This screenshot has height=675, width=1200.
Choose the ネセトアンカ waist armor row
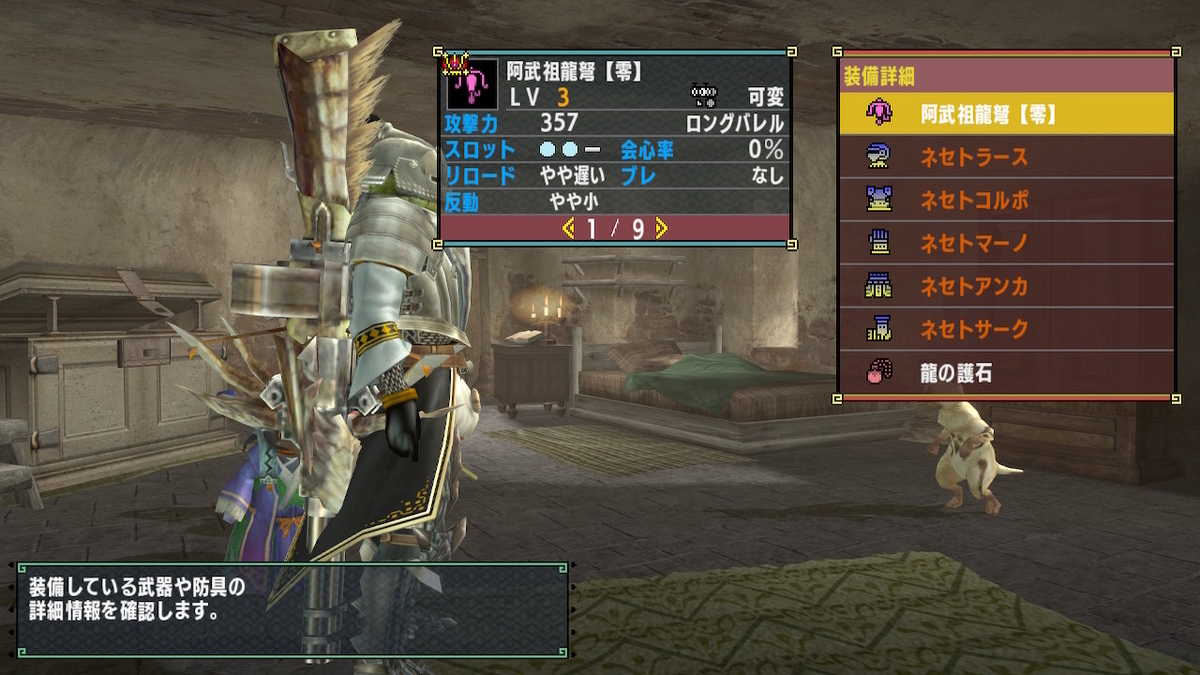1005,287
